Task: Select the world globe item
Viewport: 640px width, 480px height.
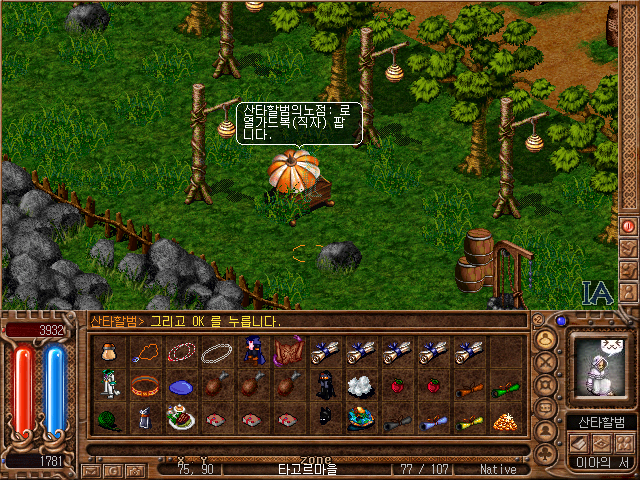Action: (x=360, y=420)
